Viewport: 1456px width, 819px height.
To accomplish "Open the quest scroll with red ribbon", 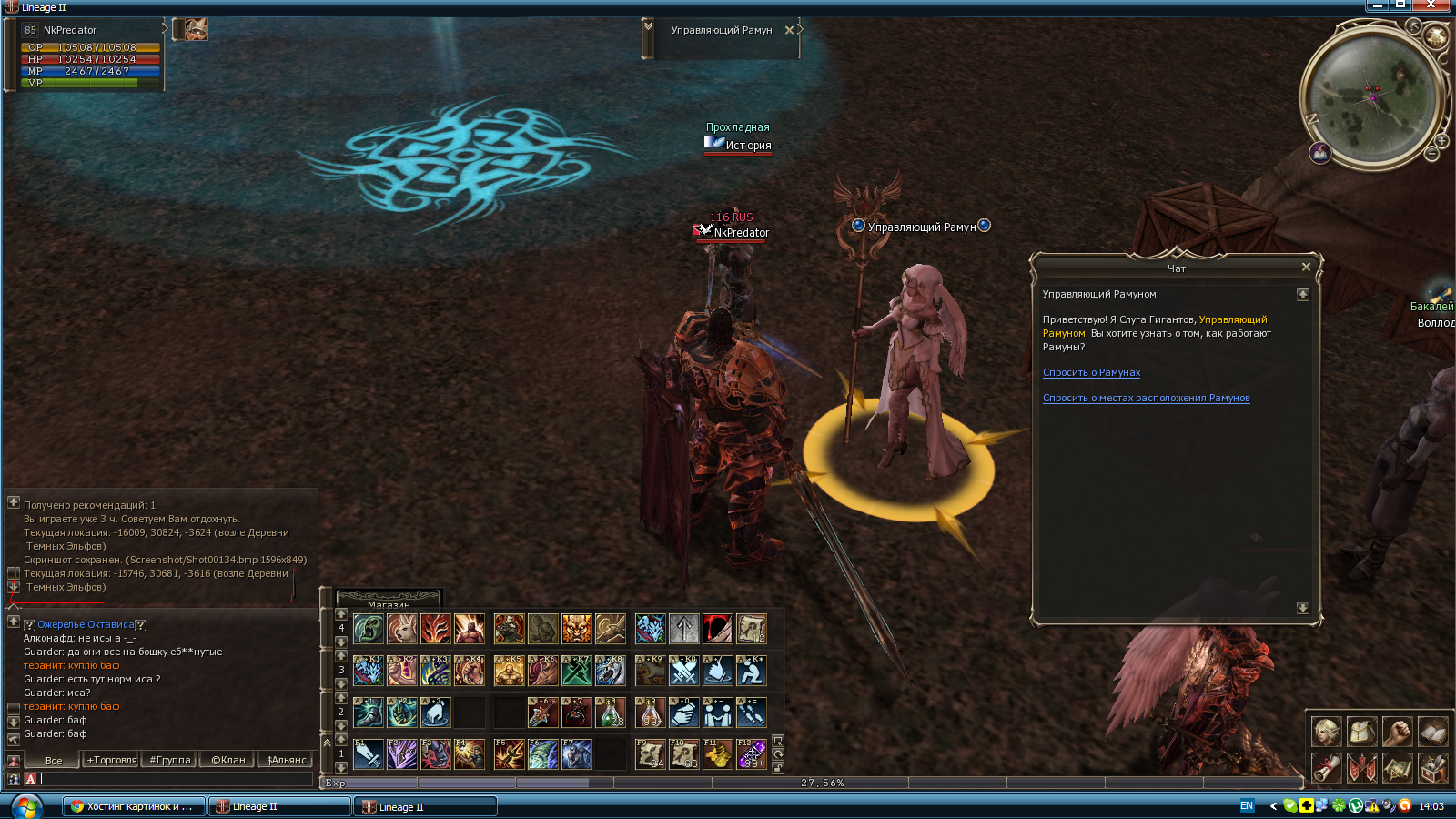I will click(1326, 767).
